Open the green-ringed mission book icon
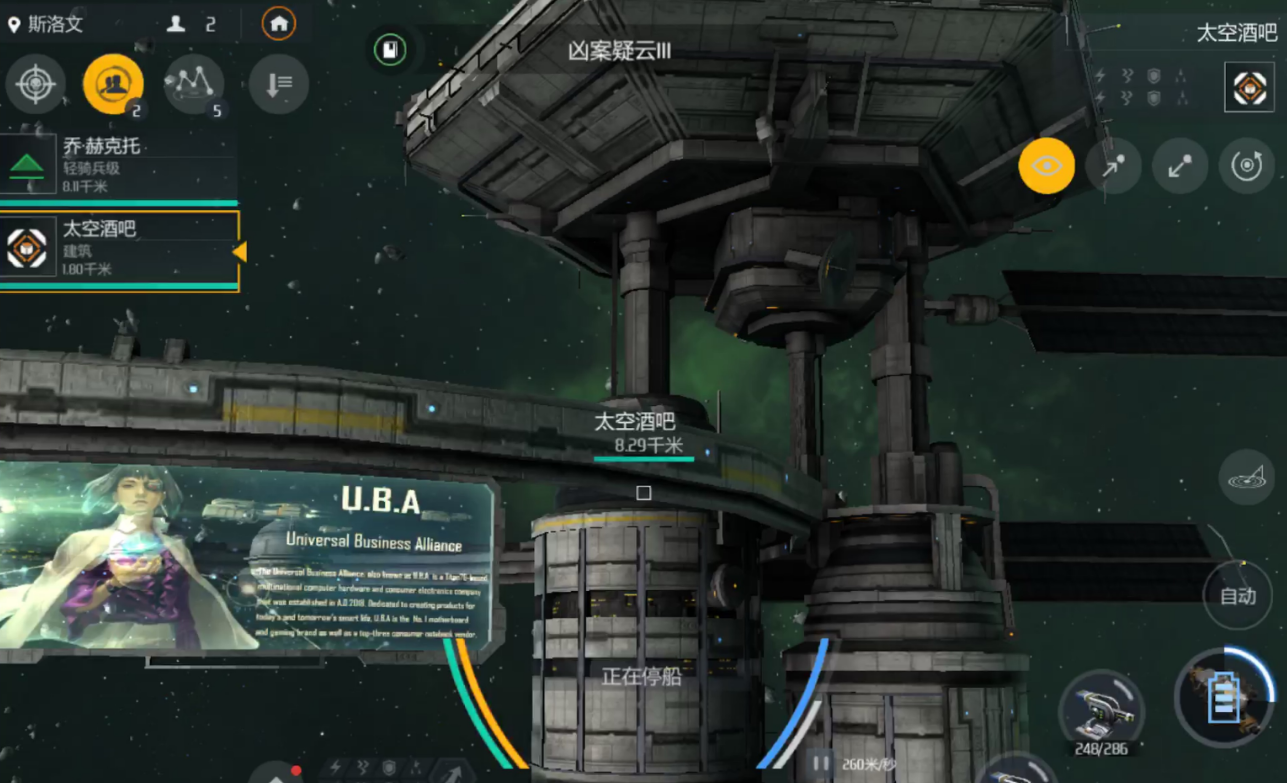 (x=390, y=50)
